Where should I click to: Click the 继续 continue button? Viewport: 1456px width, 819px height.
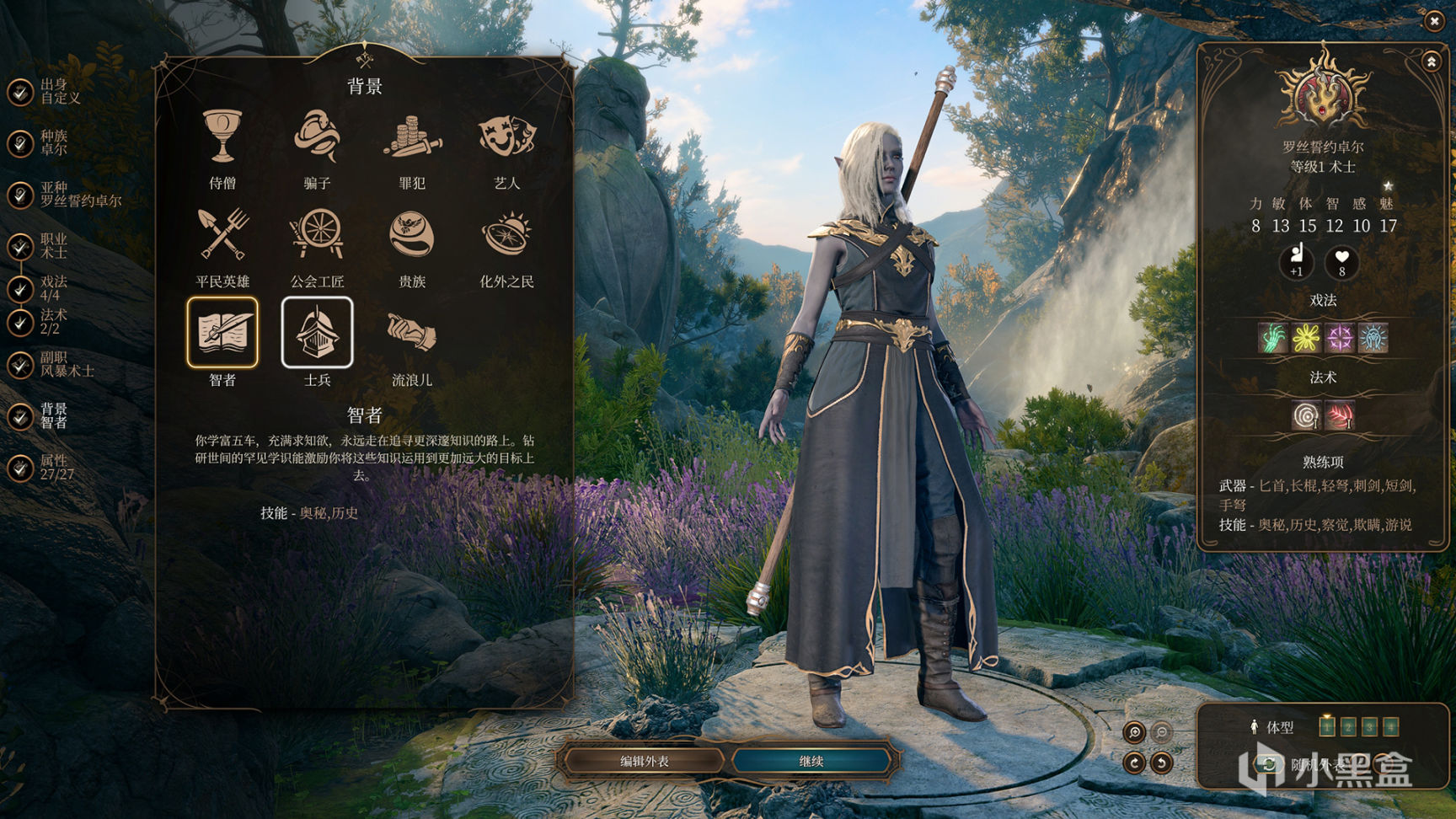[x=811, y=761]
